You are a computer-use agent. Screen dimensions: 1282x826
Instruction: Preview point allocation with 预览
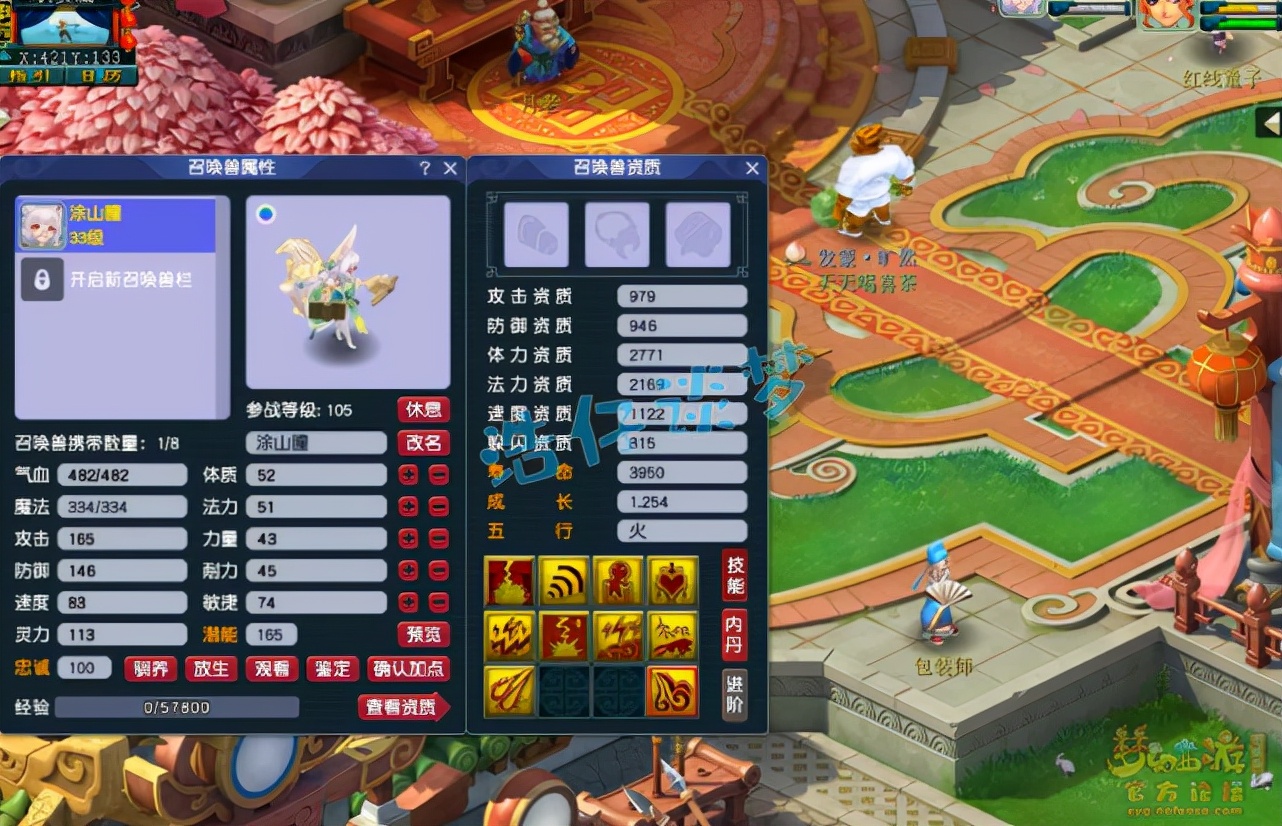pyautogui.click(x=423, y=635)
